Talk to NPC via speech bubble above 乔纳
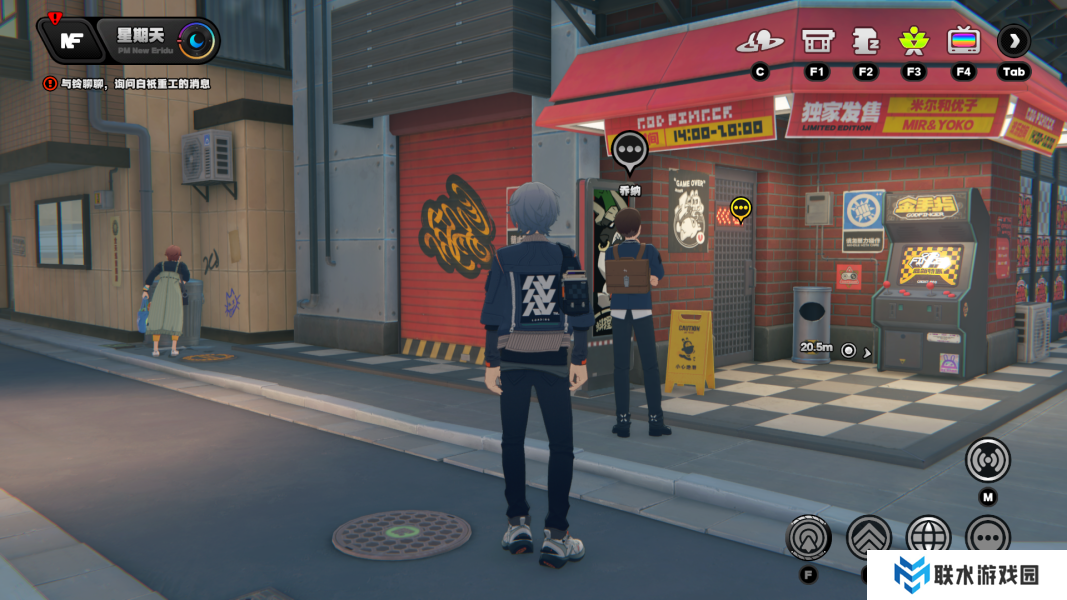 [x=629, y=151]
